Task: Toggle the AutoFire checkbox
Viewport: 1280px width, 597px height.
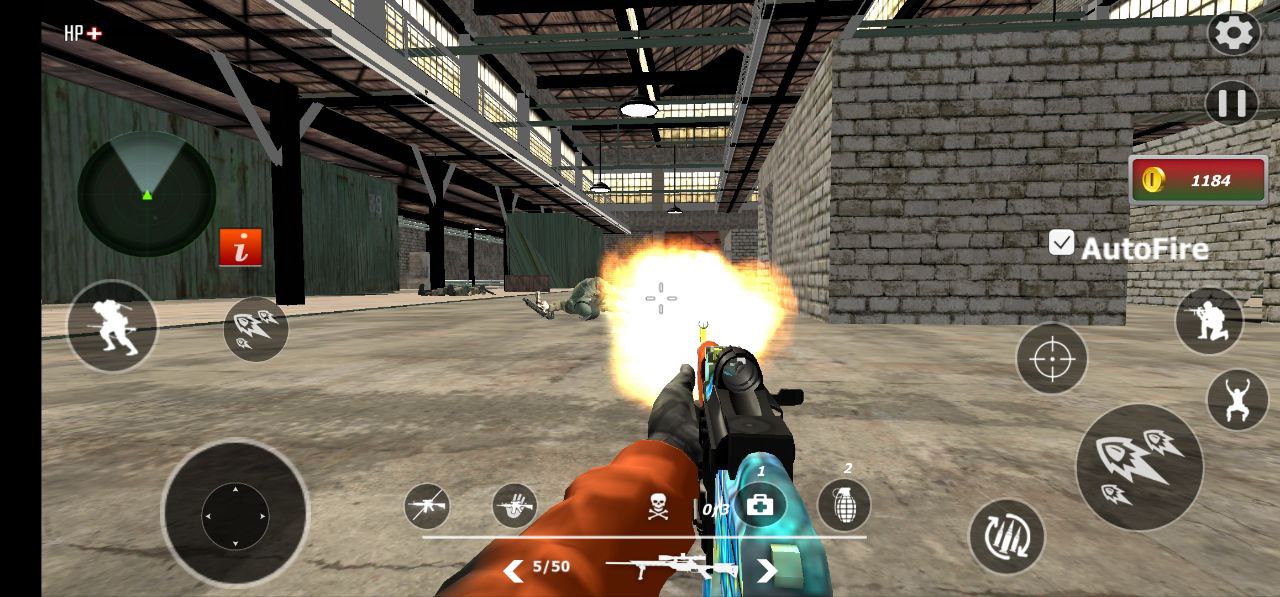Action: point(1061,242)
